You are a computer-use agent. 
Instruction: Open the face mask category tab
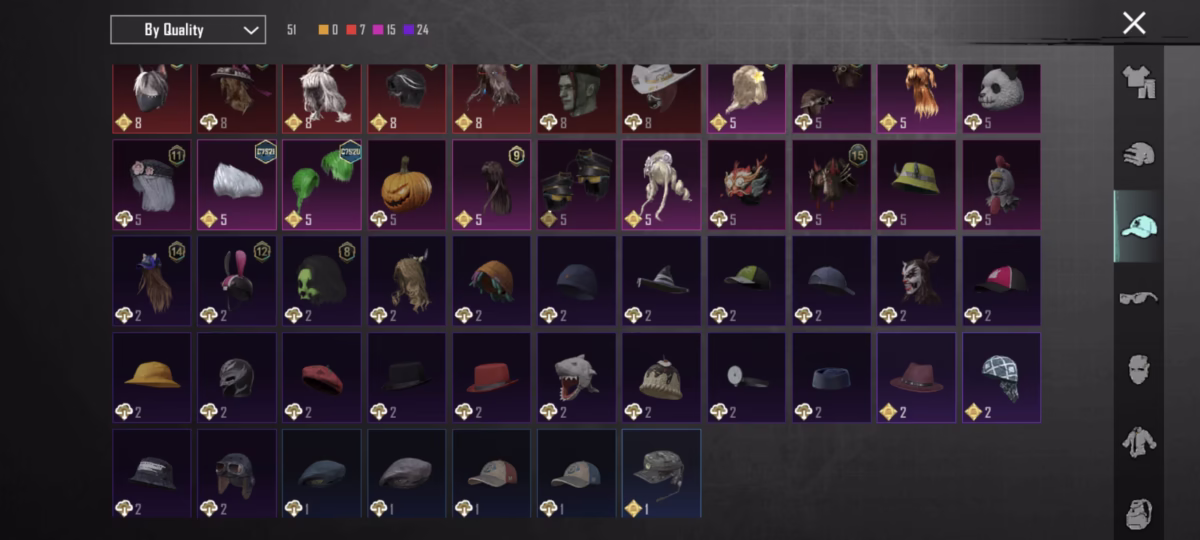click(1139, 369)
